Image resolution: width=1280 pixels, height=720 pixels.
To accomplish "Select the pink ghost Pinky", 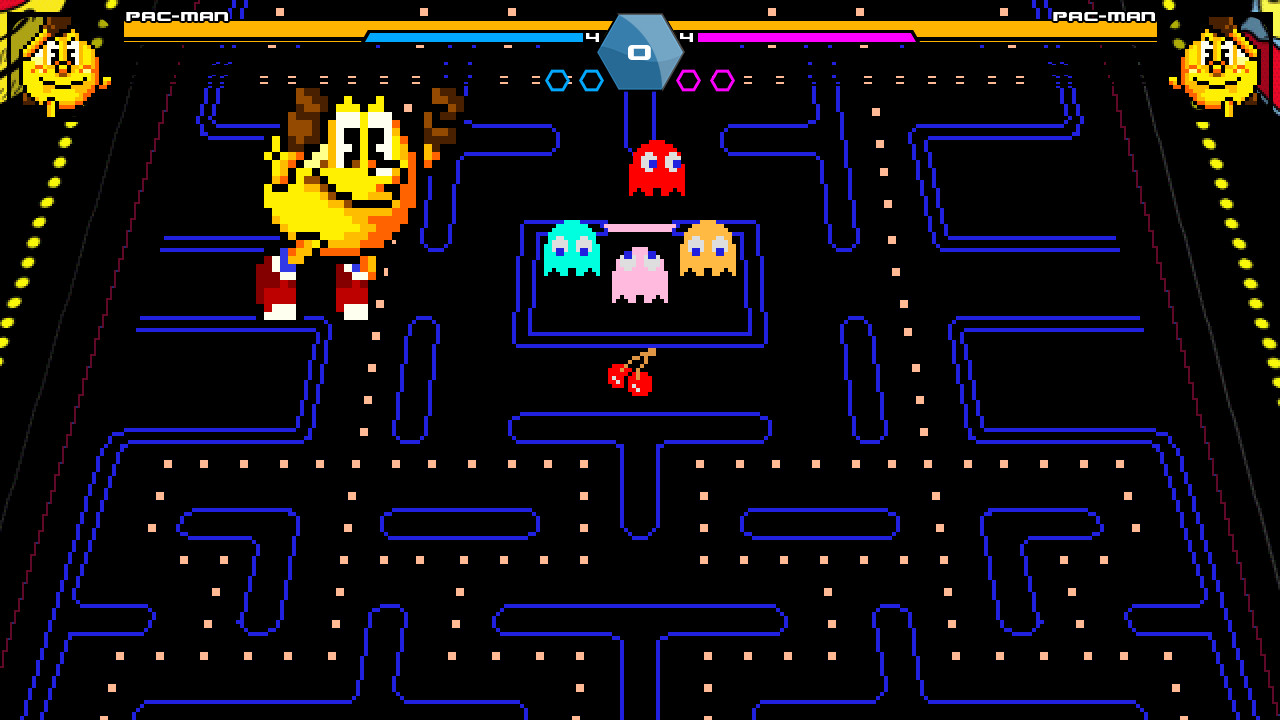I will (x=641, y=272).
